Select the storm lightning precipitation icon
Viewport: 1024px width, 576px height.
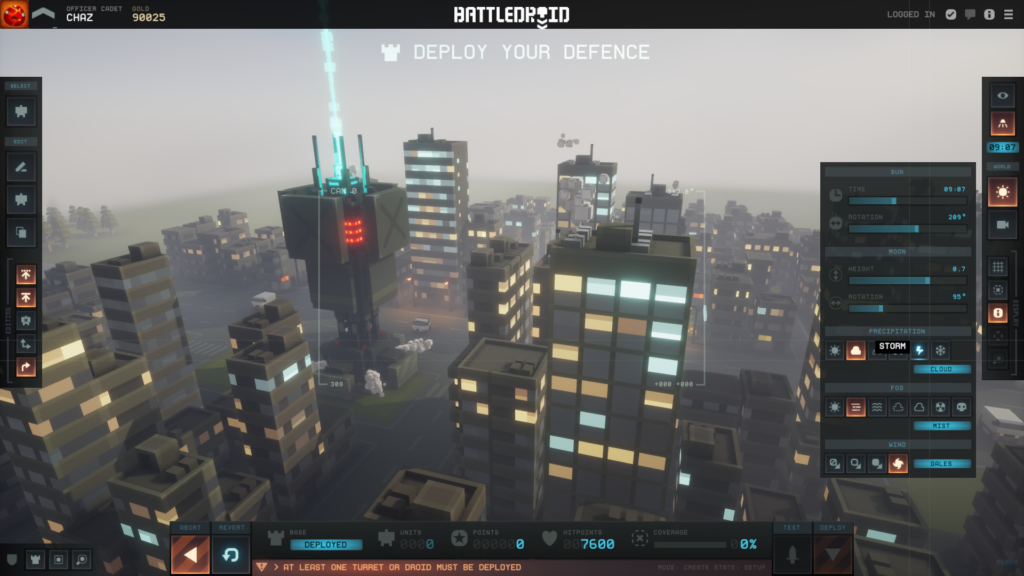(x=919, y=351)
